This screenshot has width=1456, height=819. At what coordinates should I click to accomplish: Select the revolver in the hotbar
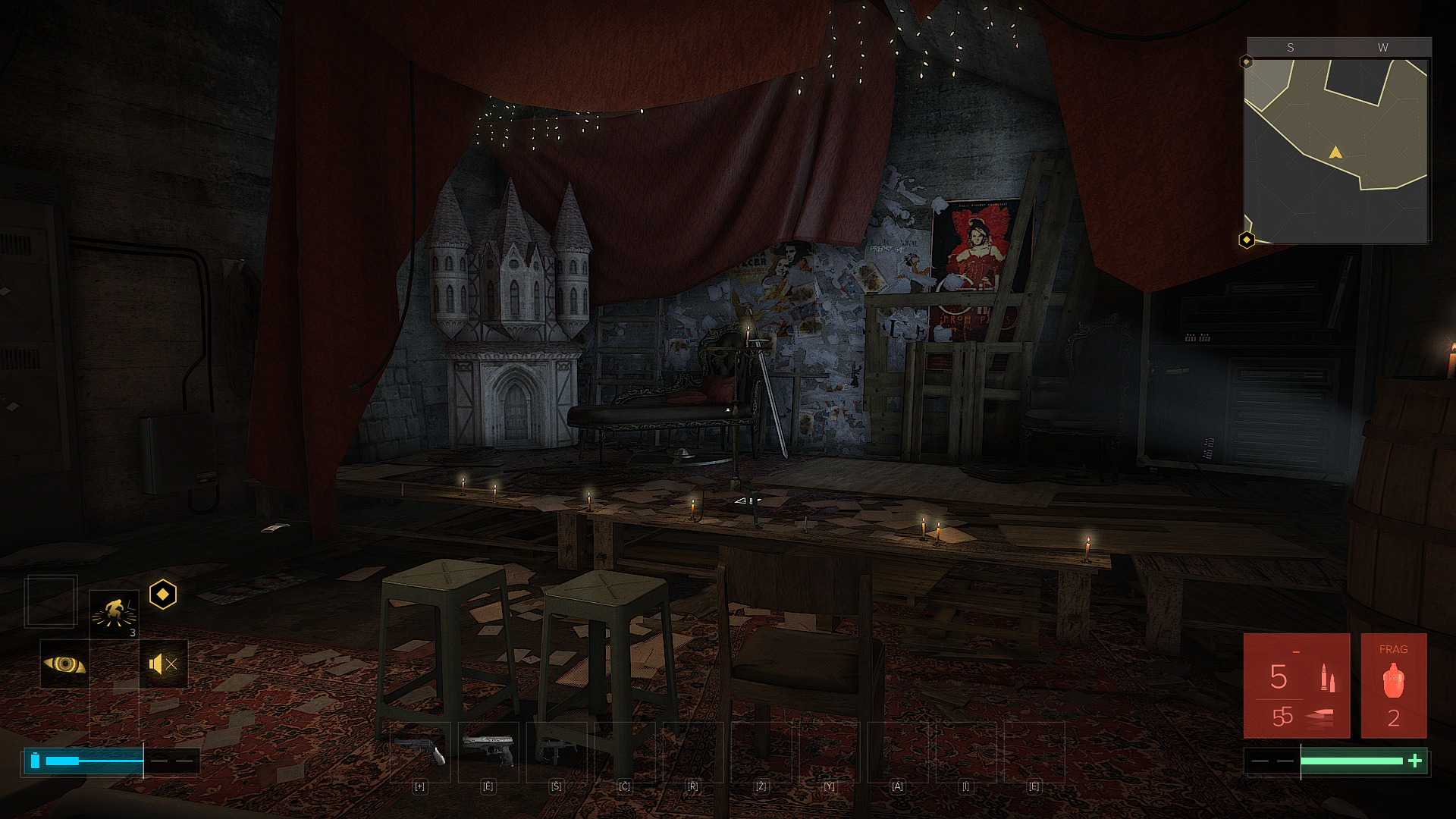pos(420,751)
